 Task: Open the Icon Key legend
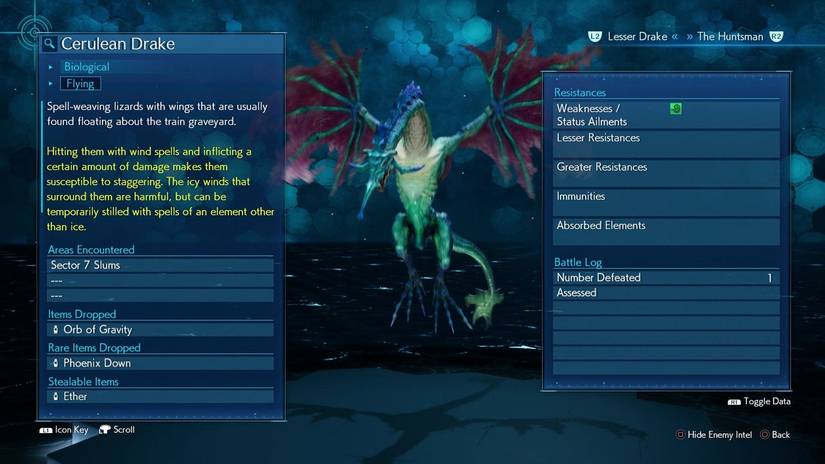tap(64, 430)
